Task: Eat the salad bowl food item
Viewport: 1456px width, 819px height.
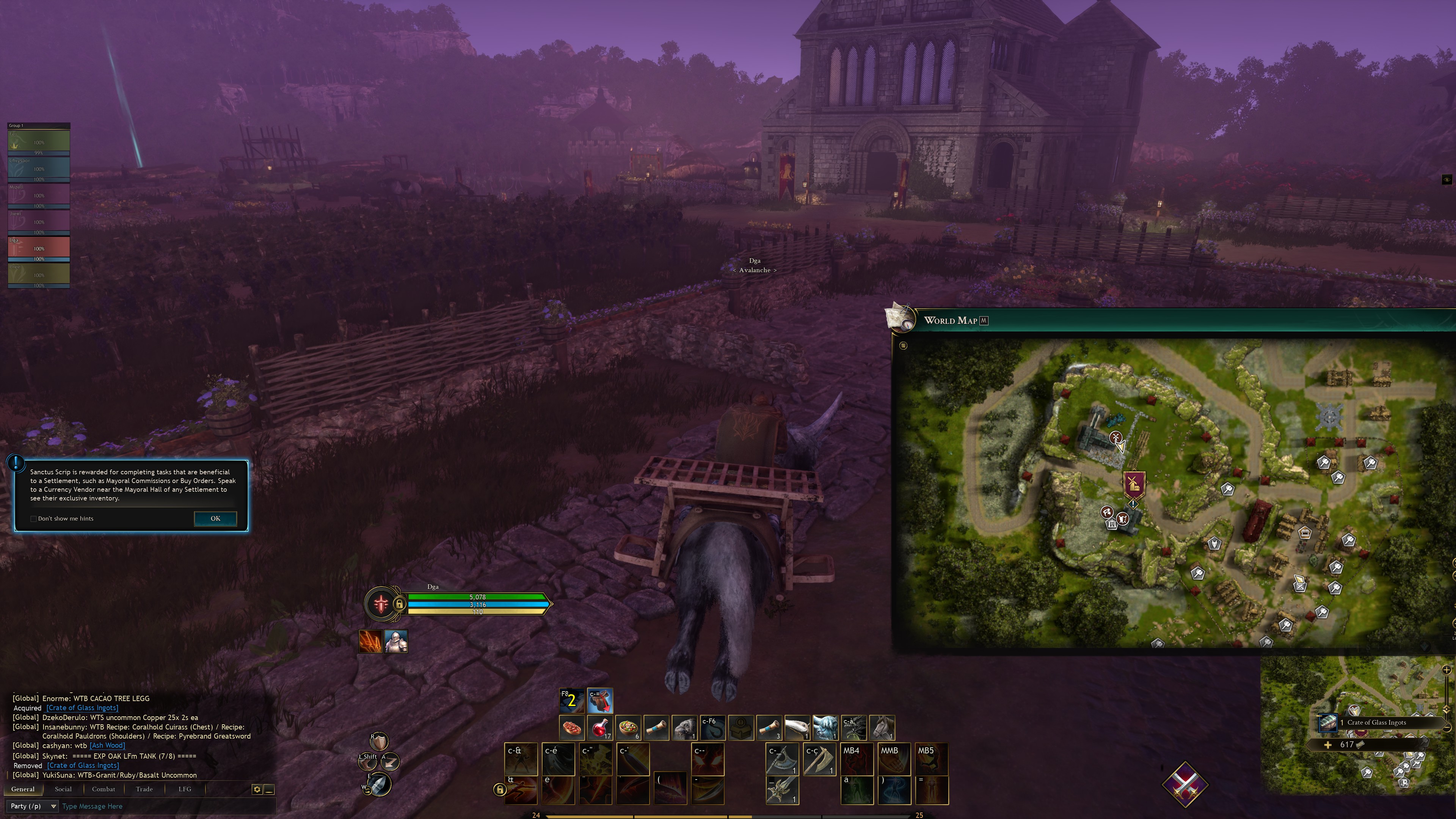Action: (x=628, y=728)
